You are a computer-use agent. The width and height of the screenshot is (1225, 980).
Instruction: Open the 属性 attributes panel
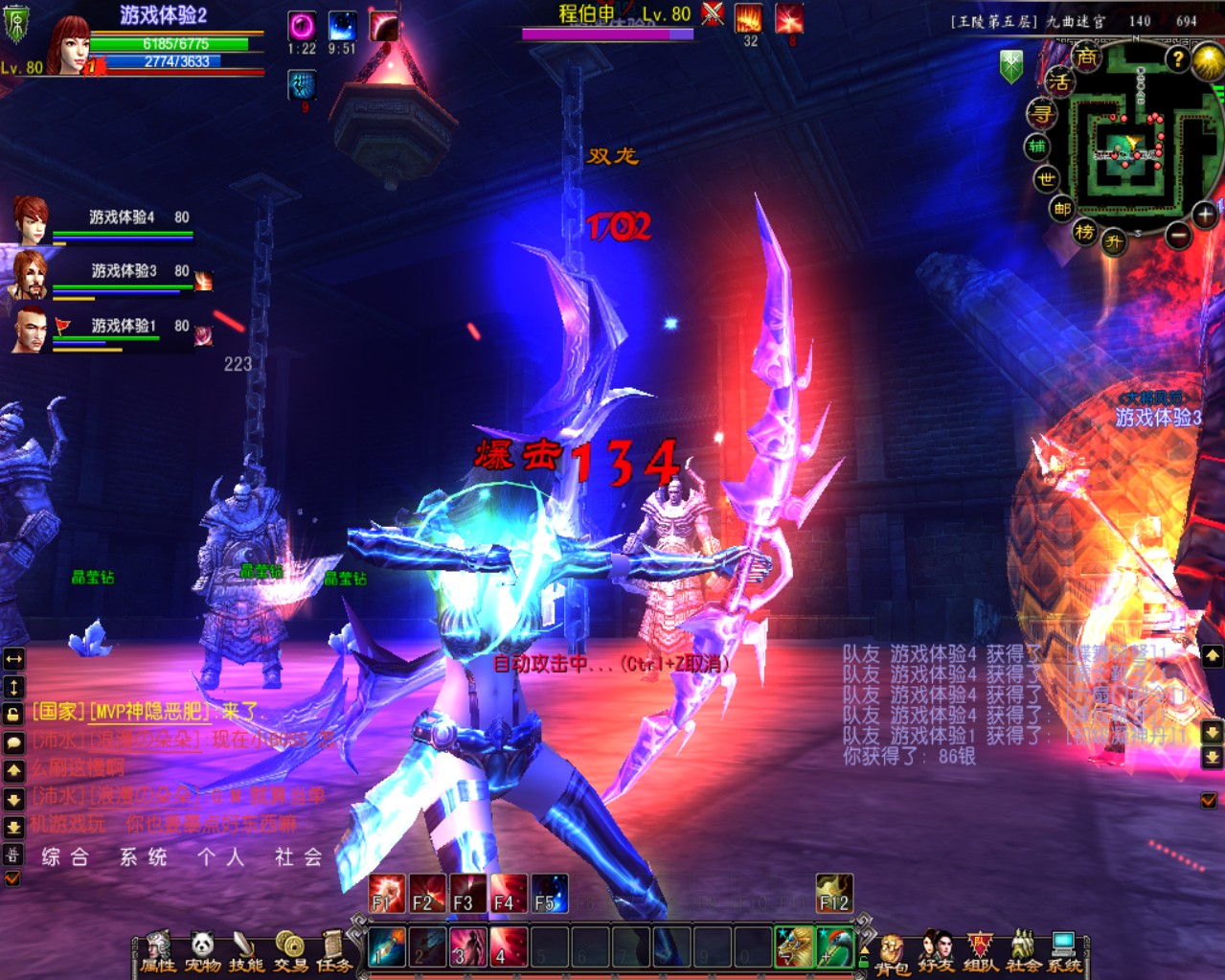(158, 951)
